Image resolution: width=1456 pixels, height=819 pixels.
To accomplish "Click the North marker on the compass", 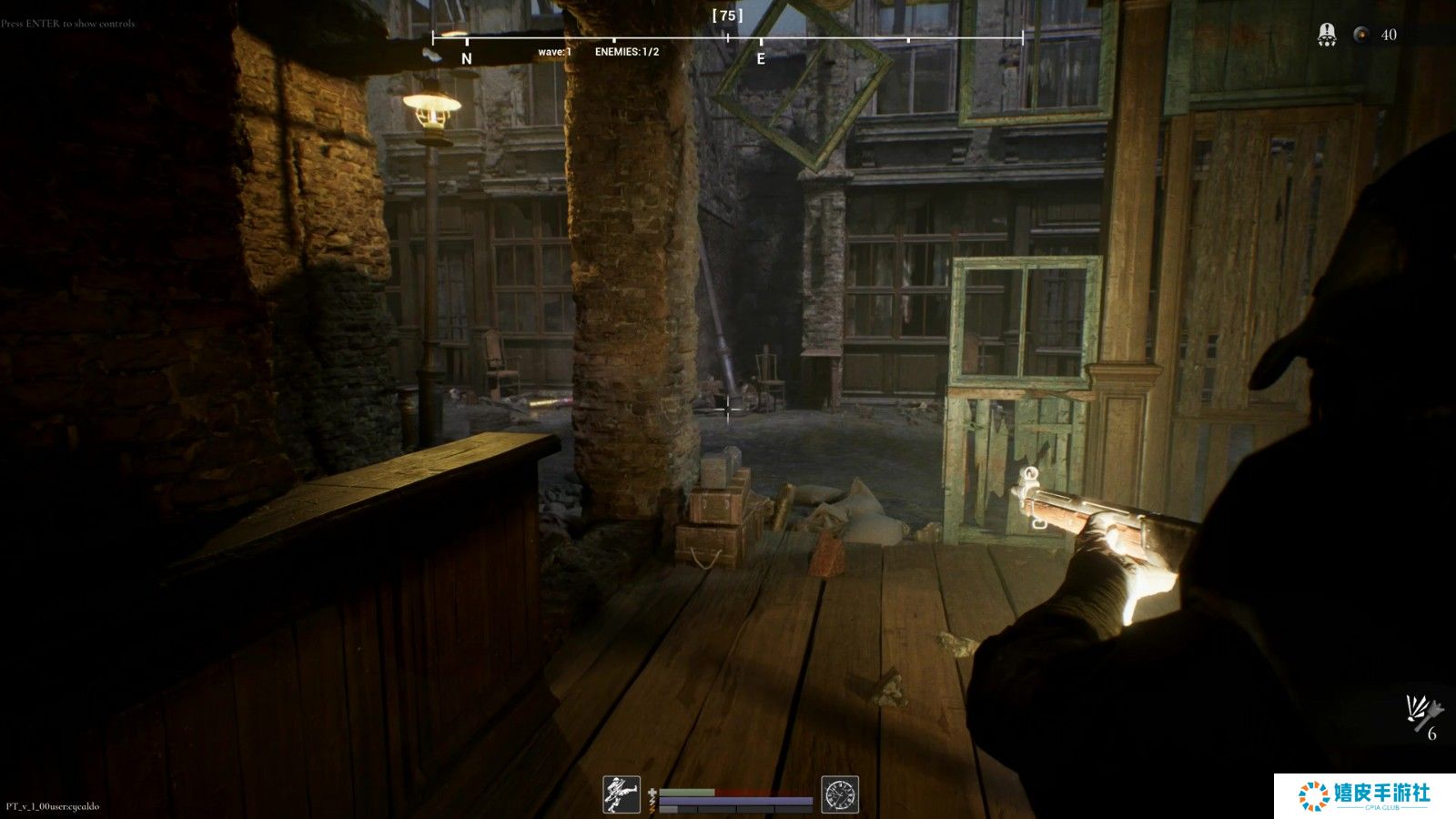I will (x=467, y=58).
